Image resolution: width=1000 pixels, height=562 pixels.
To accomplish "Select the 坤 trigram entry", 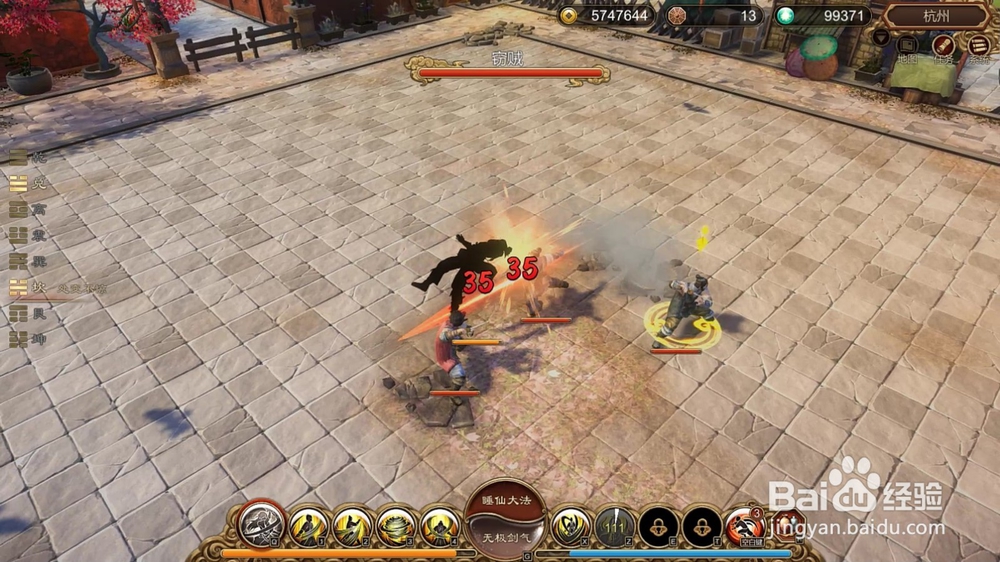I will tap(25, 339).
